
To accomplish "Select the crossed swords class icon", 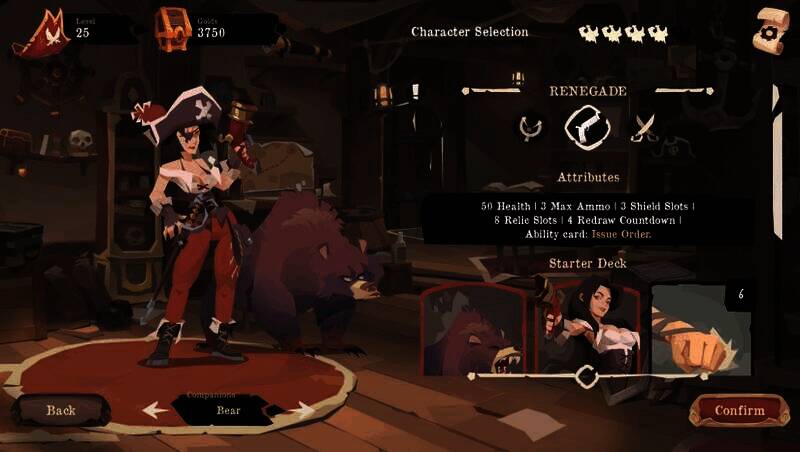I will coord(645,127).
